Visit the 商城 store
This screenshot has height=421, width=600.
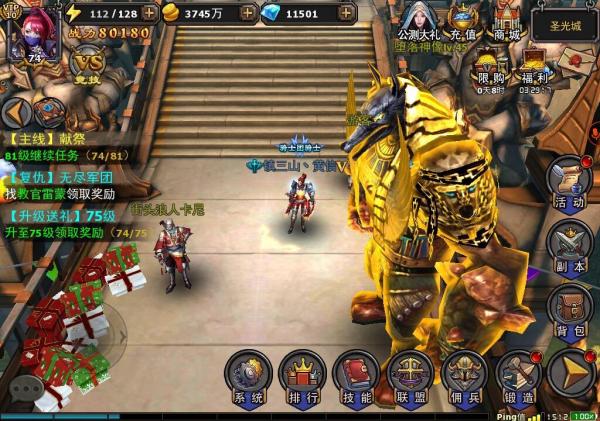pyautogui.click(x=507, y=20)
